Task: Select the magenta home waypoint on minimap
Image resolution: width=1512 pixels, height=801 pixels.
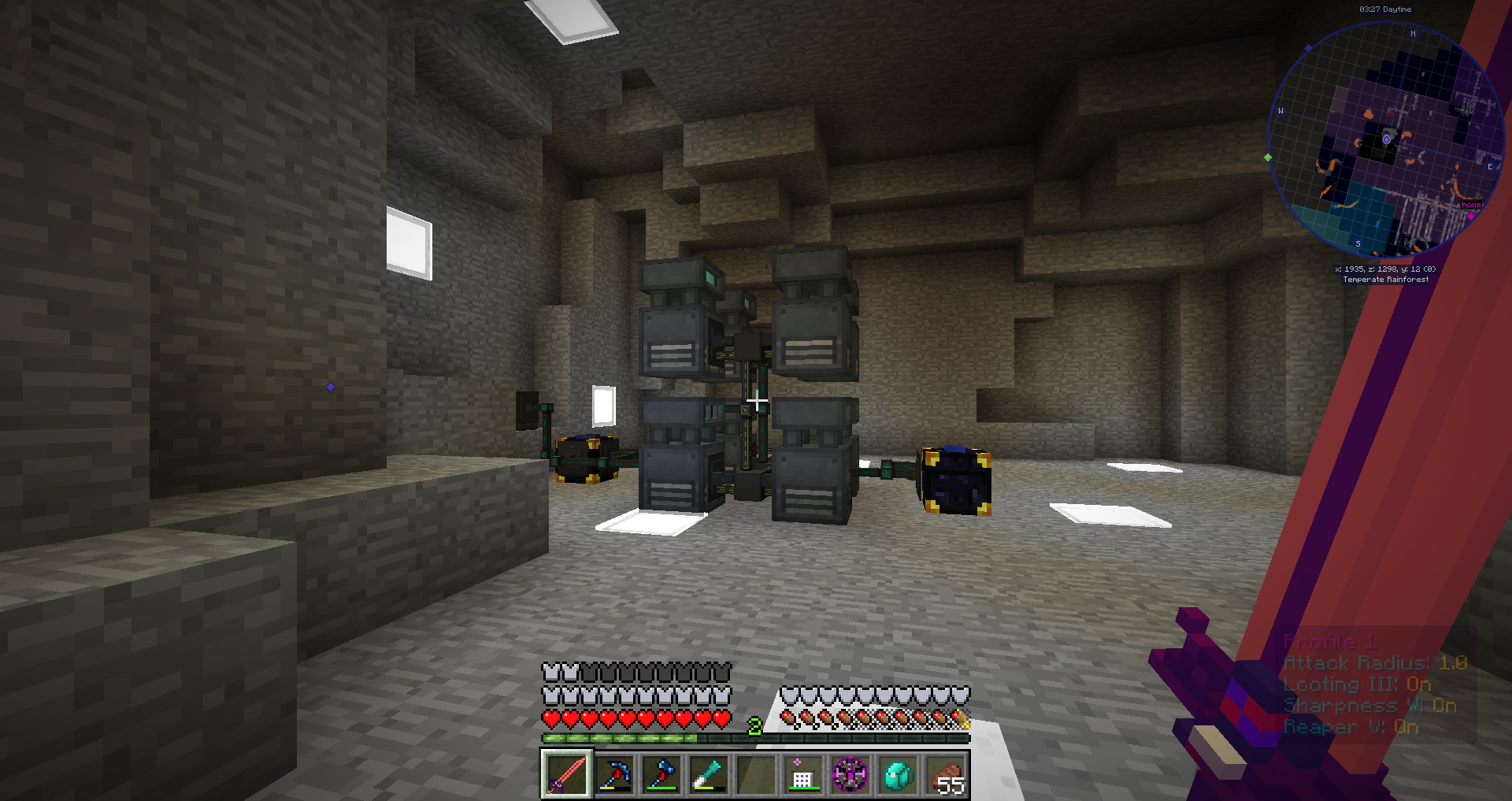Action: (1470, 215)
